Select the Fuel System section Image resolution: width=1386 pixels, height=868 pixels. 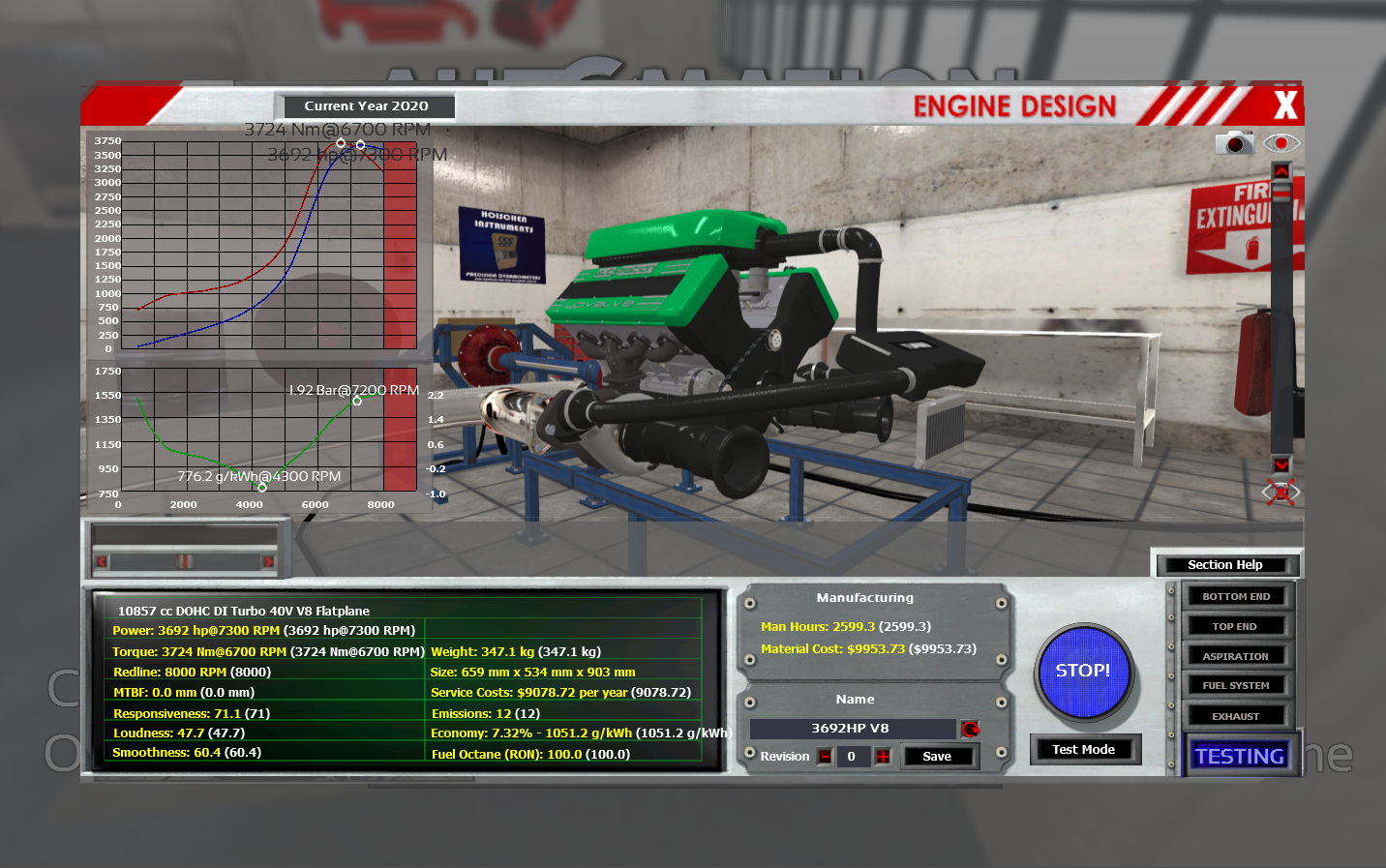coord(1235,686)
